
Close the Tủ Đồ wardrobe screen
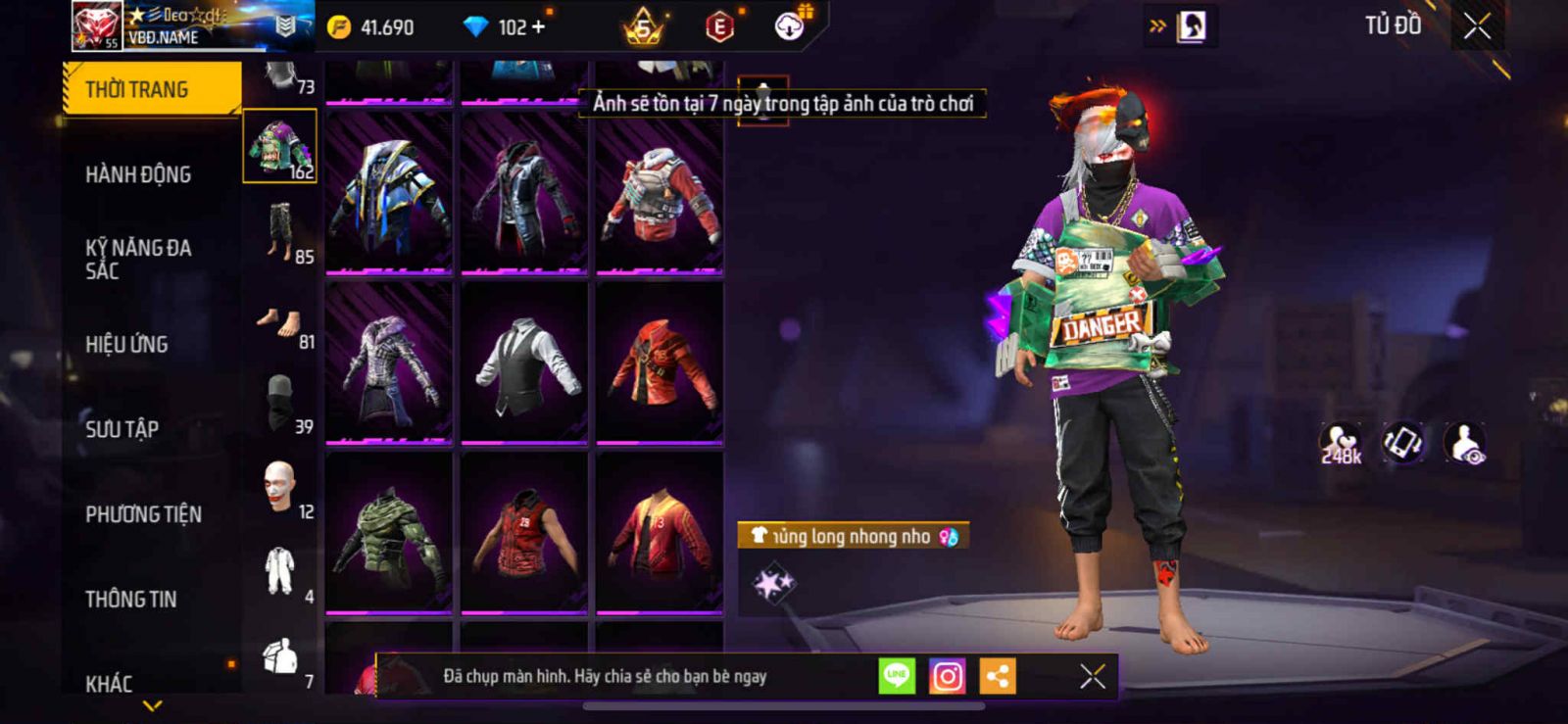coord(1477,26)
